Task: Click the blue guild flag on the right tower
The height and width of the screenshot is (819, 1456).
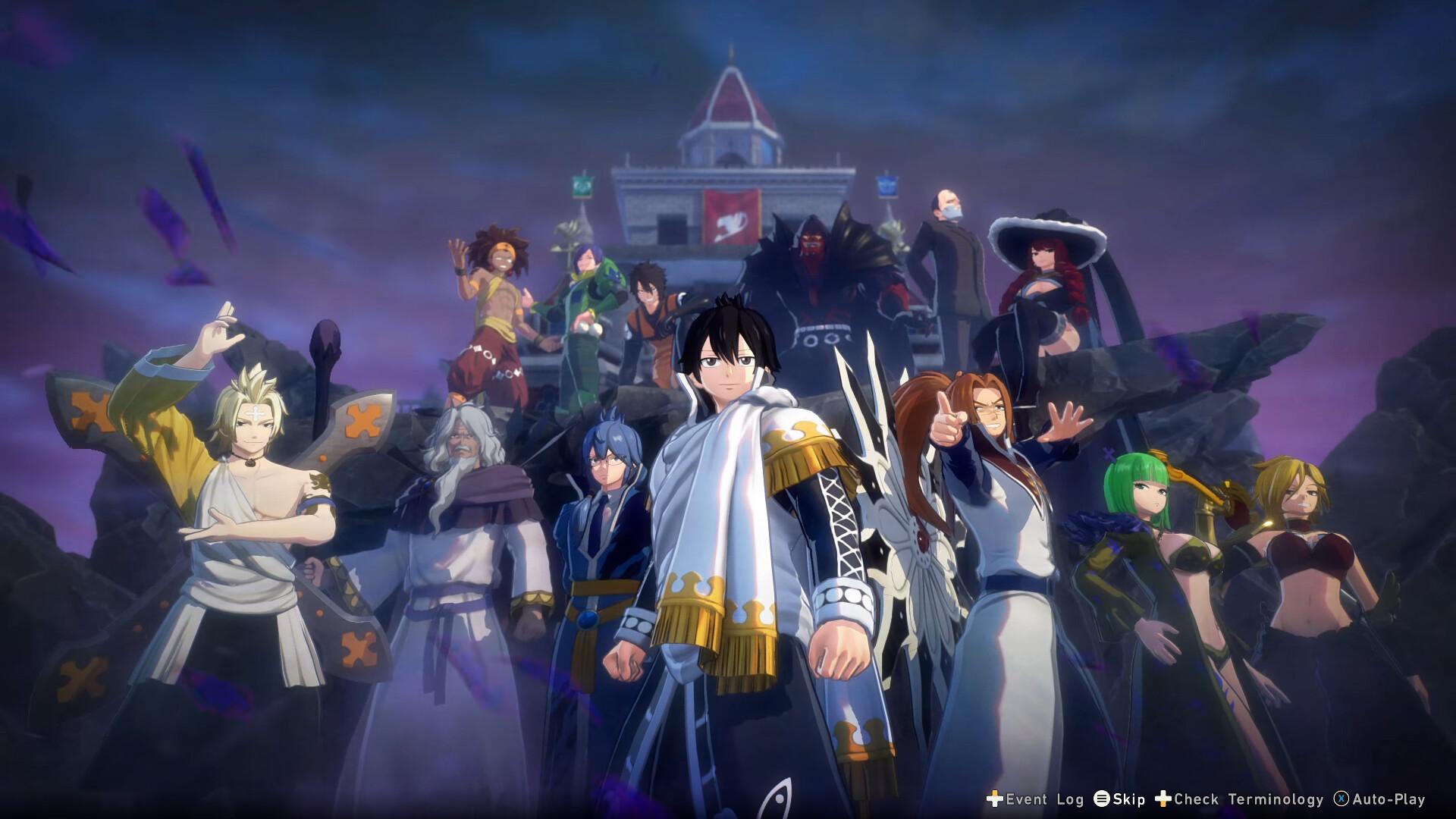Action: 886,187
